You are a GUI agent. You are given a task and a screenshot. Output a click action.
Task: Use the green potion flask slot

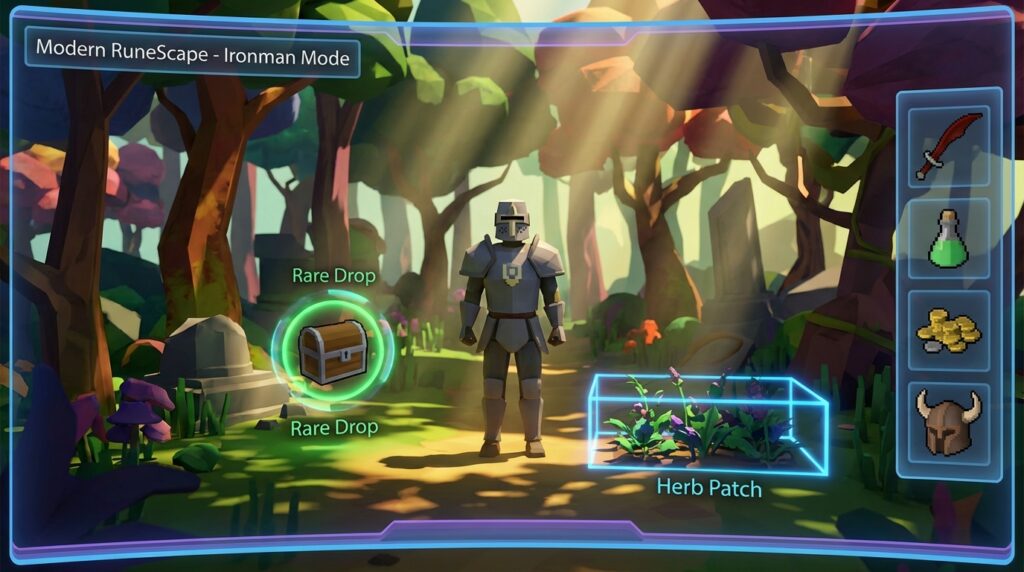tap(948, 239)
